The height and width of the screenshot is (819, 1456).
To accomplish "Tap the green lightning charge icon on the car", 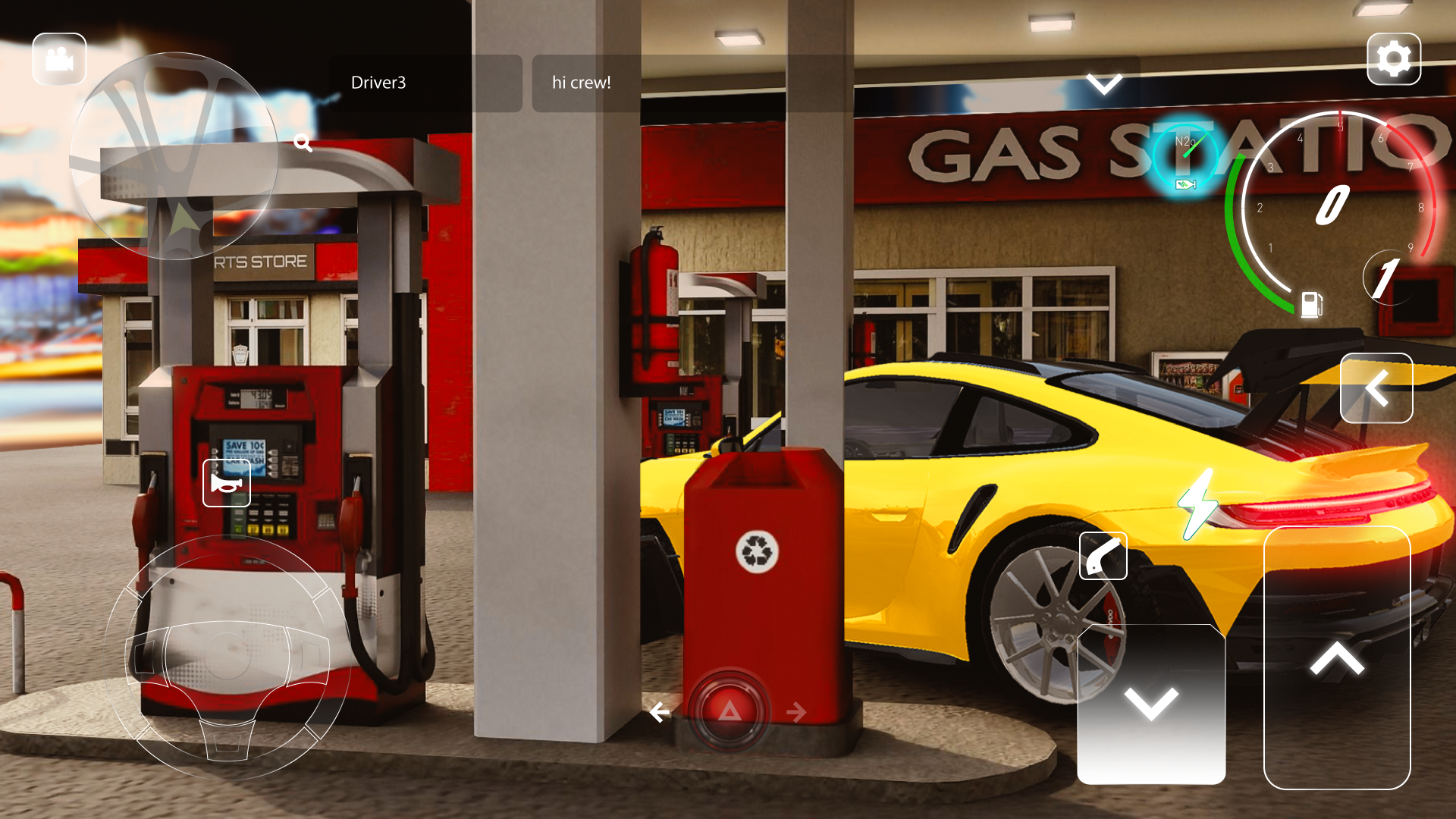I will (1197, 503).
